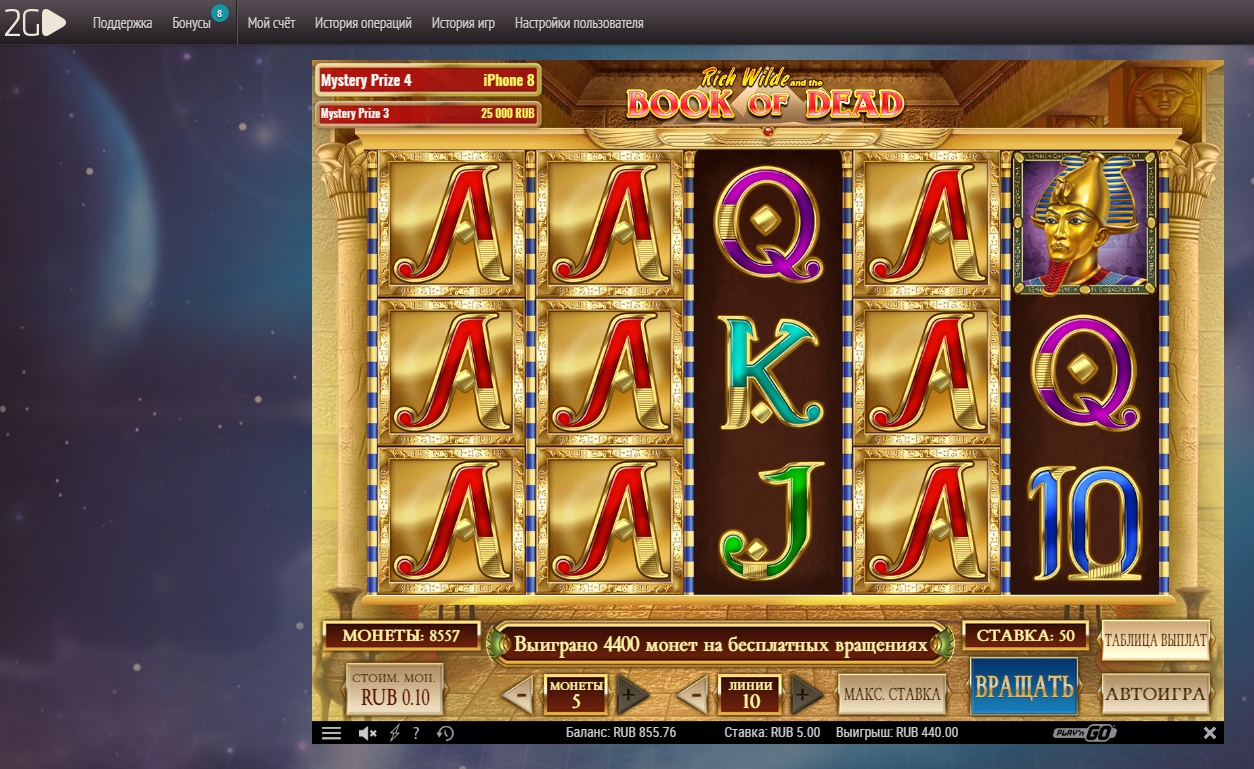Toggle the lightning bolt fast play icon
Screen dimensions: 1254x769
[394, 733]
